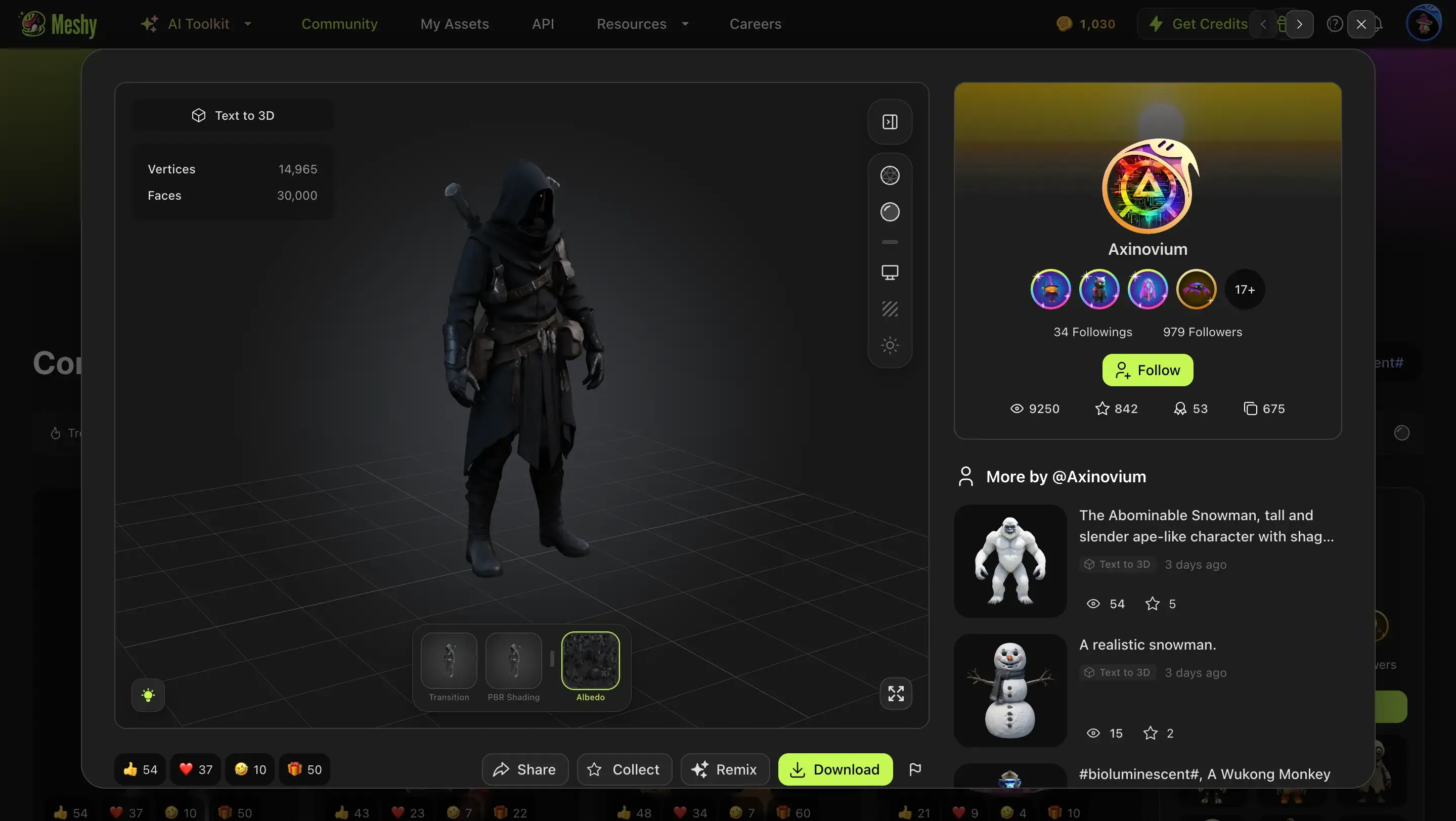Open the screen background display option
1456x821 pixels.
890,272
